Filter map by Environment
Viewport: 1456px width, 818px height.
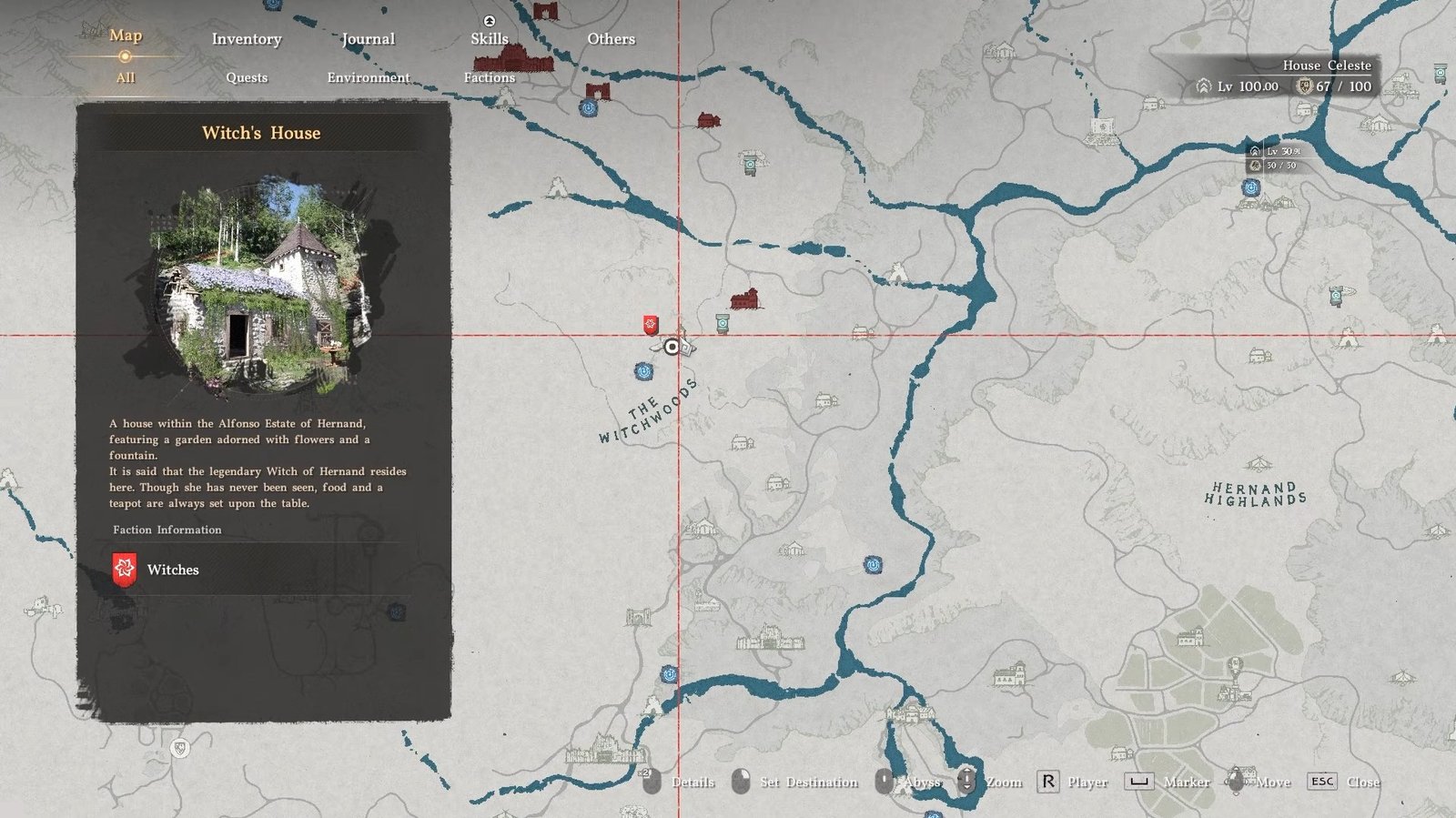pos(369,77)
